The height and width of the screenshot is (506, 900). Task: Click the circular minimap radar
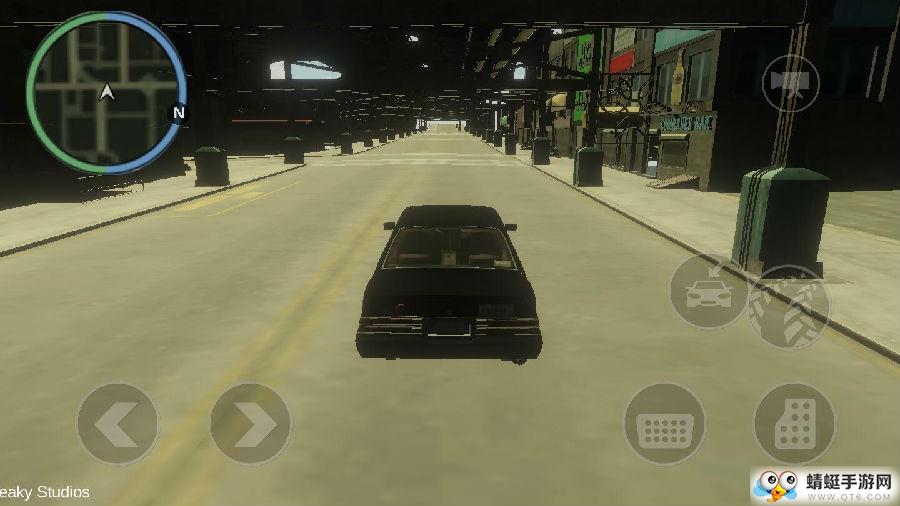tap(106, 93)
